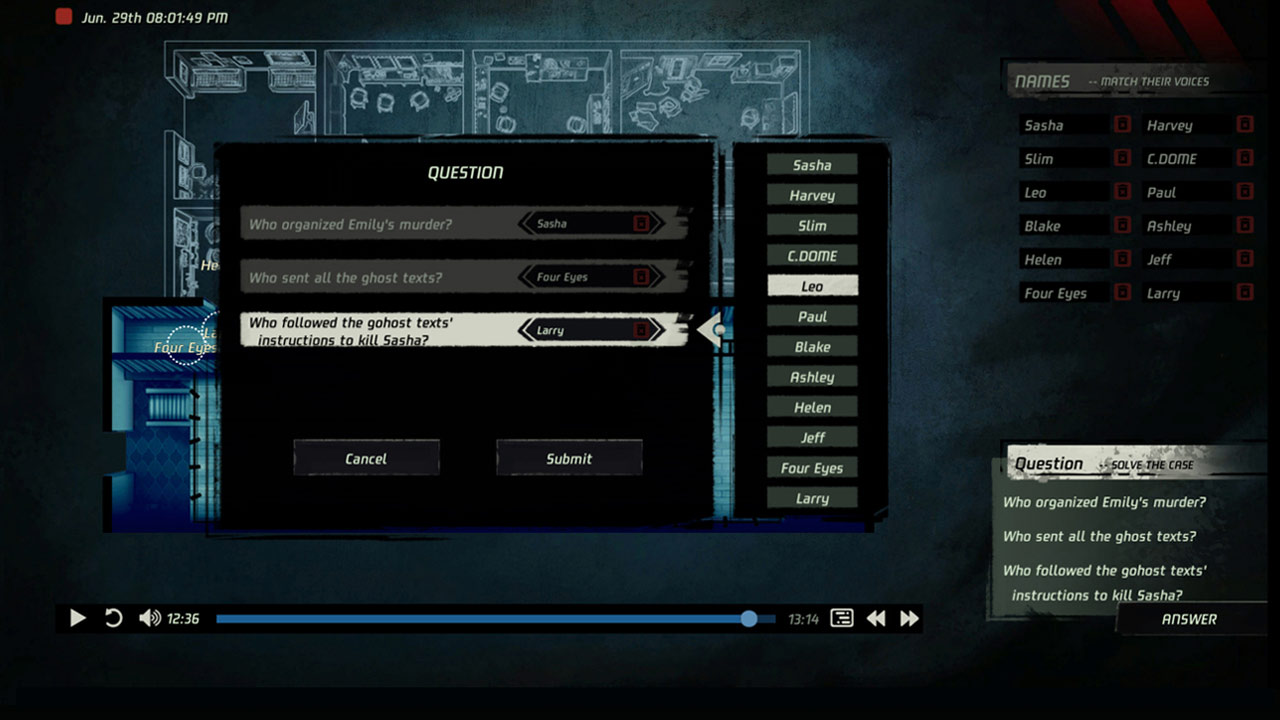Open the Larry dropdown for the kill Sasha question
The image size is (1280, 720).
pos(580,330)
